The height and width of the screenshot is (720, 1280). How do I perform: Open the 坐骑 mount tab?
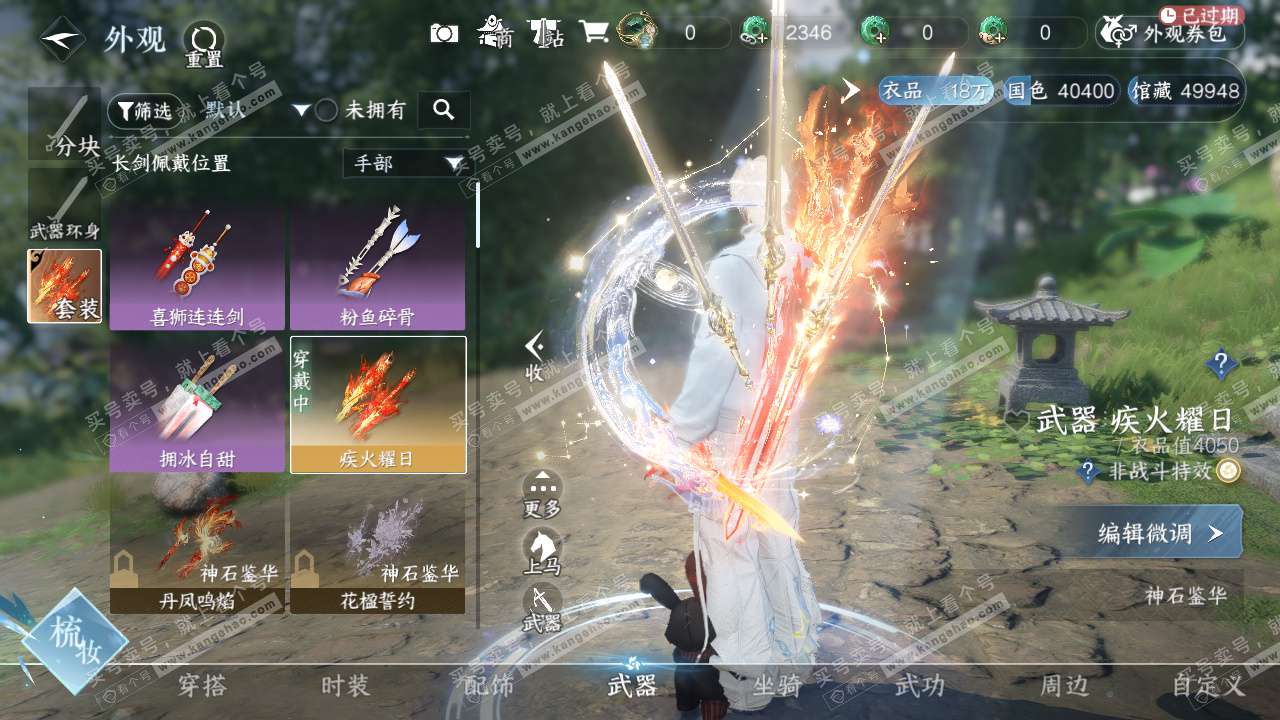coord(777,686)
